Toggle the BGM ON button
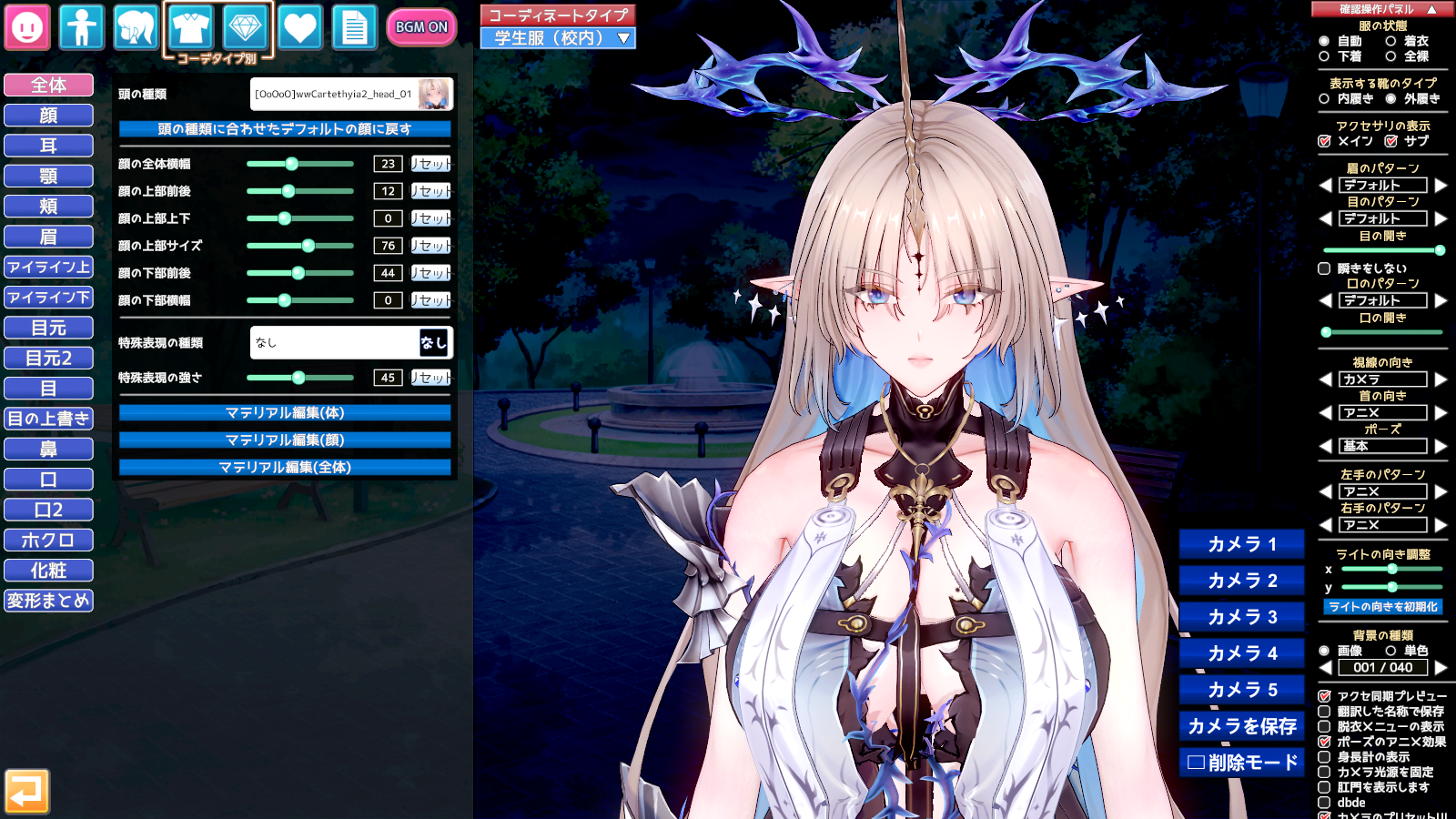Viewport: 1456px width, 819px height. point(420,27)
